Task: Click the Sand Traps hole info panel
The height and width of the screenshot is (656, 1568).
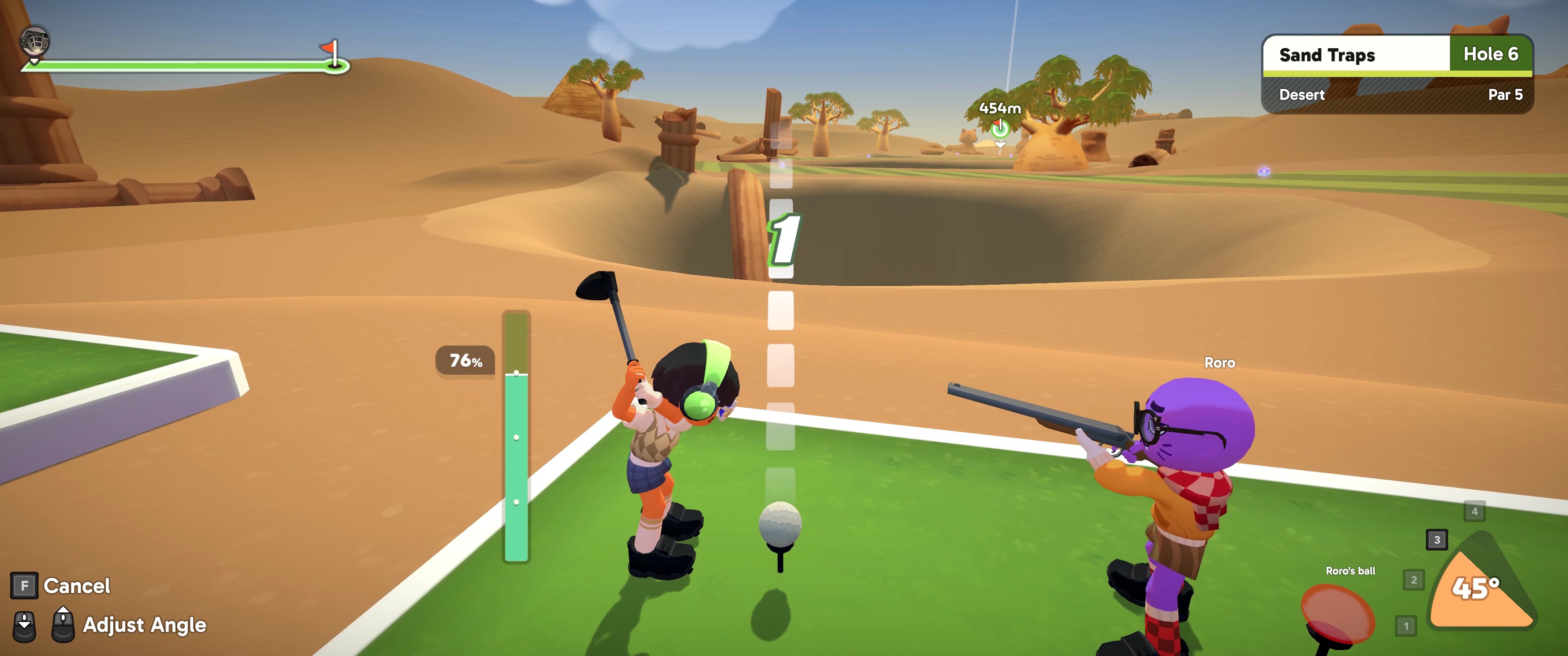Action: pos(1397,74)
